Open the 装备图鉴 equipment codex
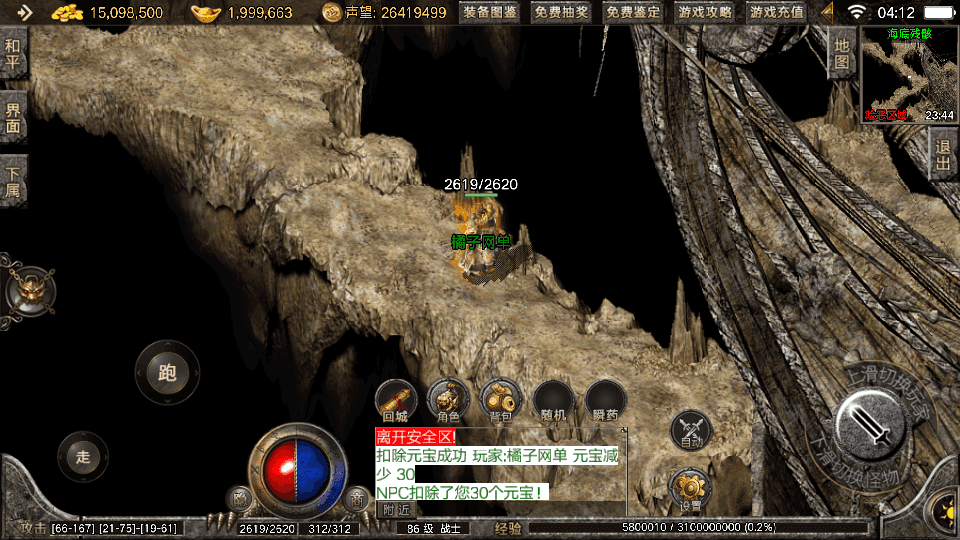This screenshot has width=960, height=540. [x=490, y=13]
